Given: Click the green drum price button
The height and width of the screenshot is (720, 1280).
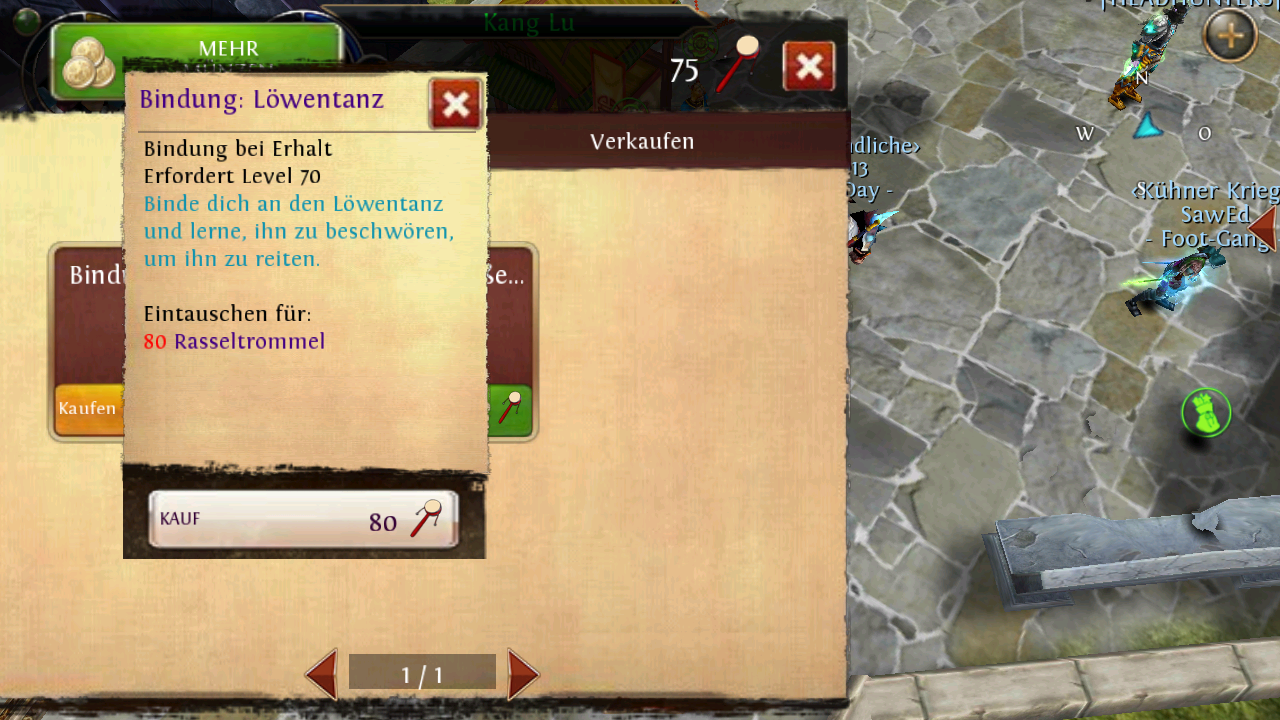Looking at the screenshot, I should (510, 409).
